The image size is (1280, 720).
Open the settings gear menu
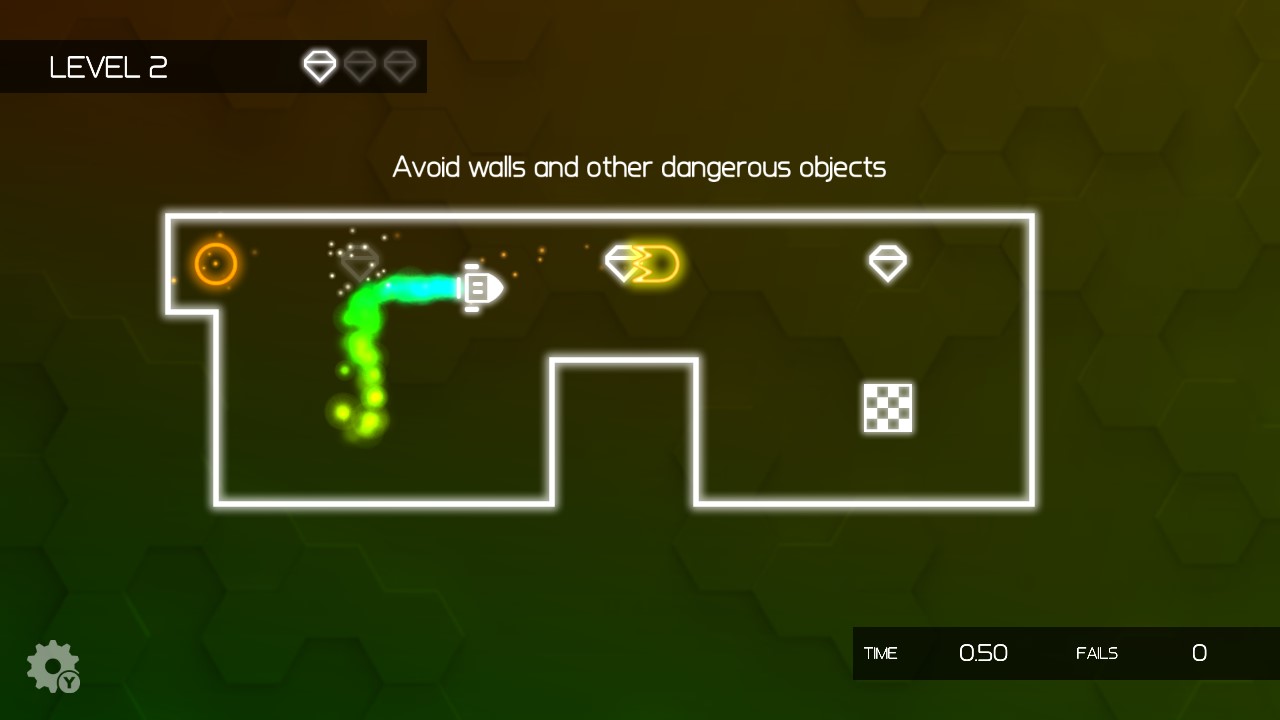52,663
